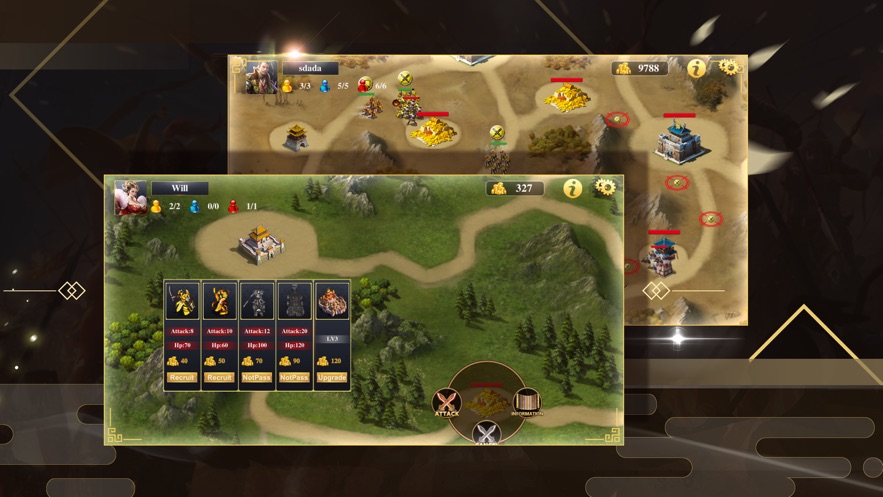
Task: Open info icon beside the 9788 gold counter
Action: (x=696, y=68)
